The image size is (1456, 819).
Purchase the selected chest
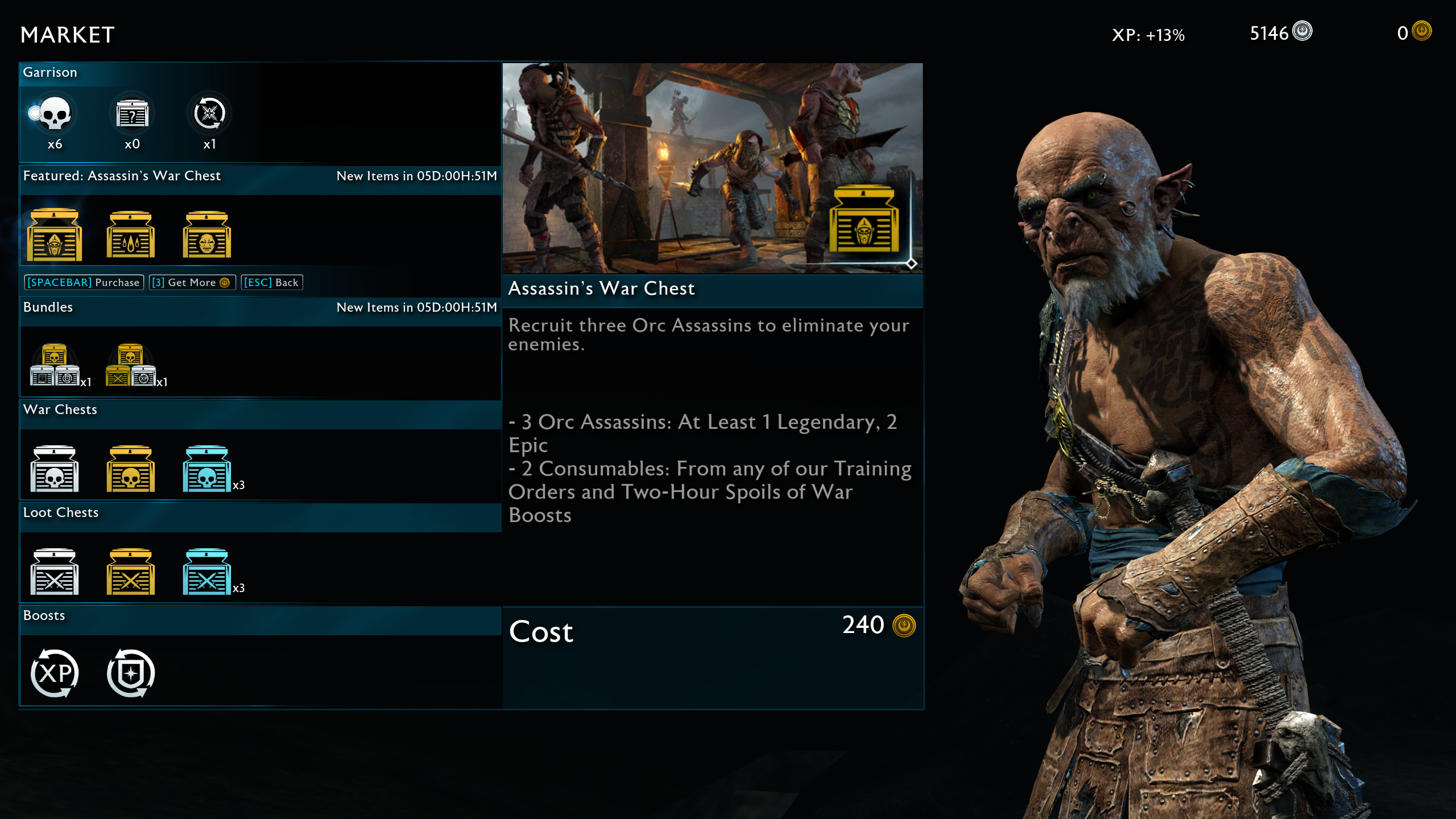tap(84, 283)
